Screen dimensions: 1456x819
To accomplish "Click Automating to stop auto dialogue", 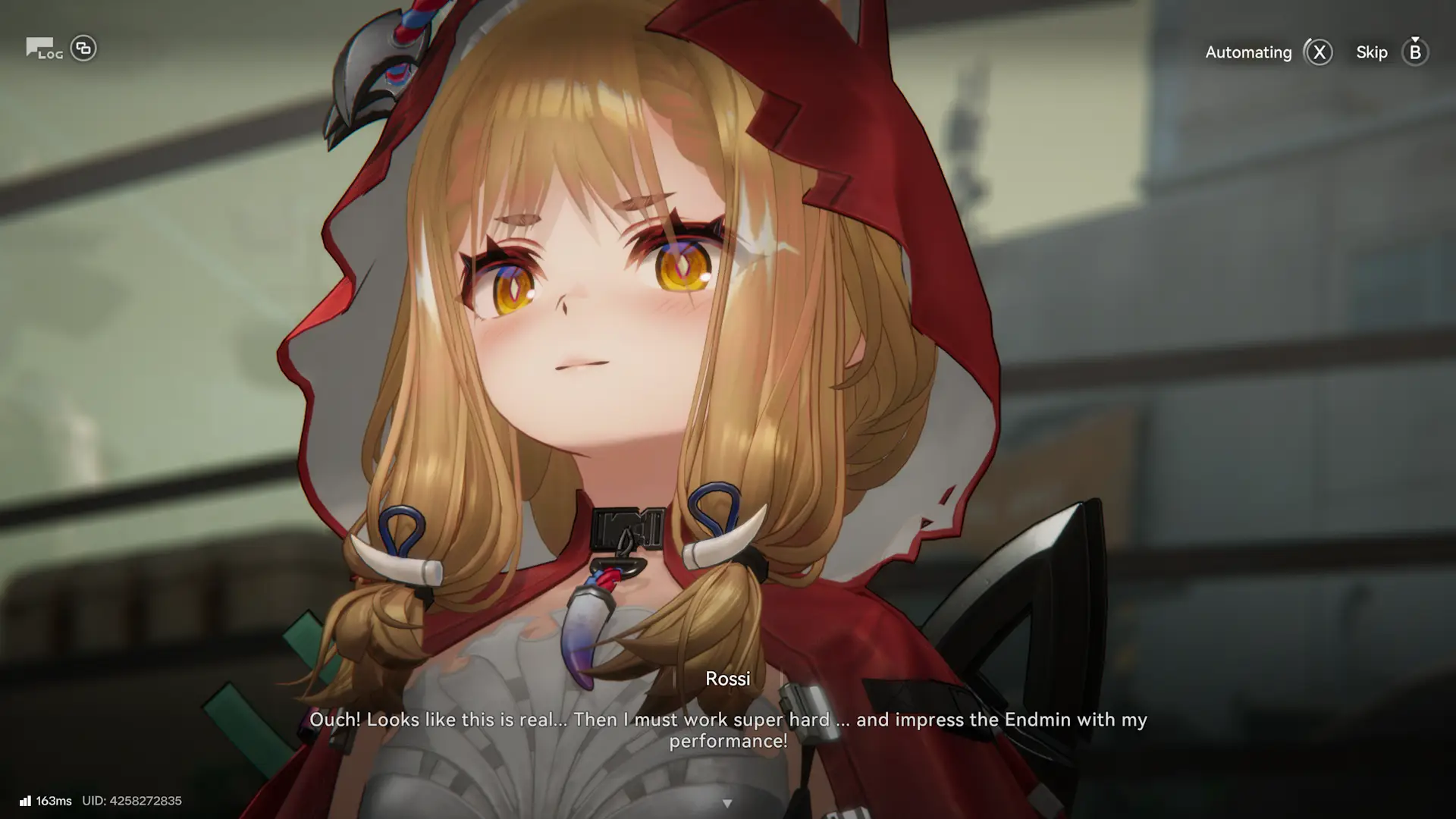I will pos(1248,52).
